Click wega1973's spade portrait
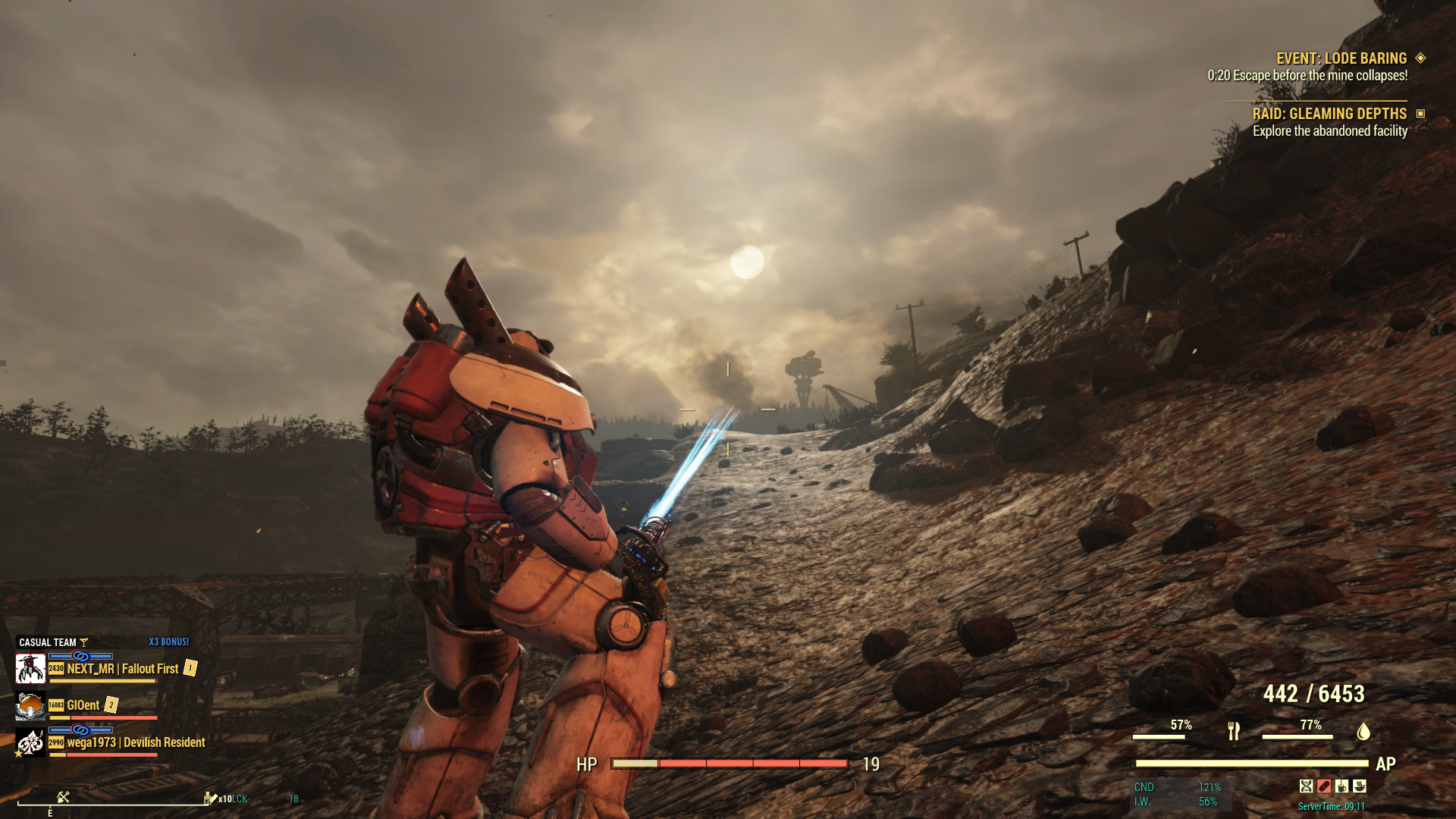 pos(30,742)
